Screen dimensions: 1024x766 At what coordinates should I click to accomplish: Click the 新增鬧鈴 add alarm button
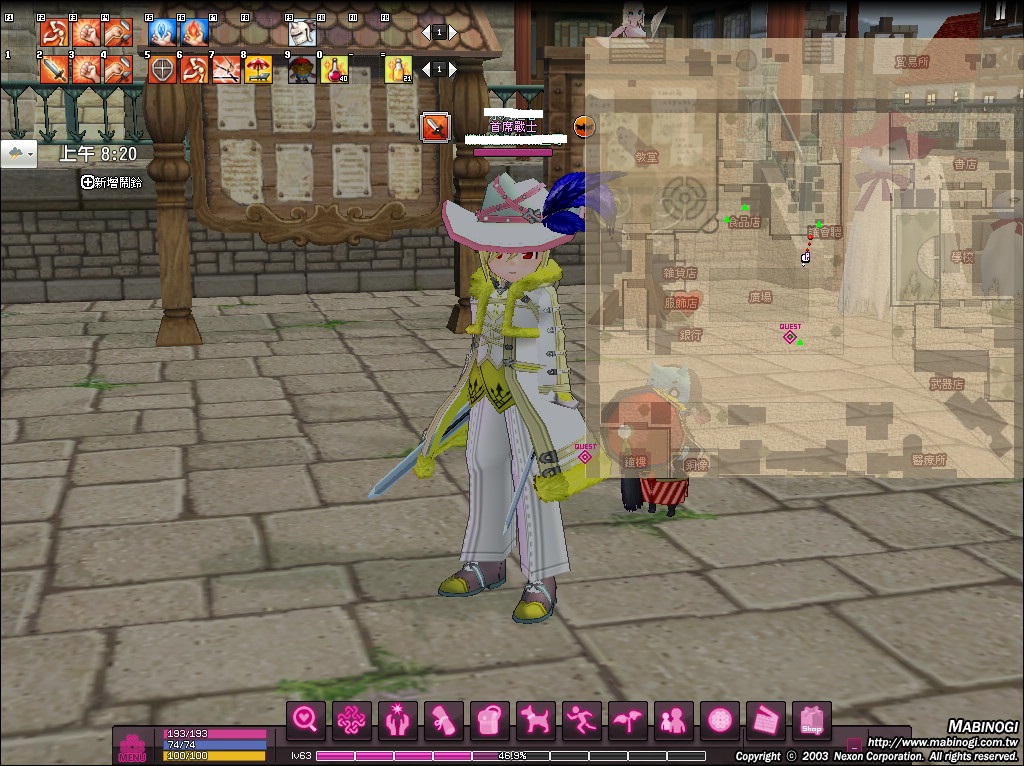tap(112, 182)
